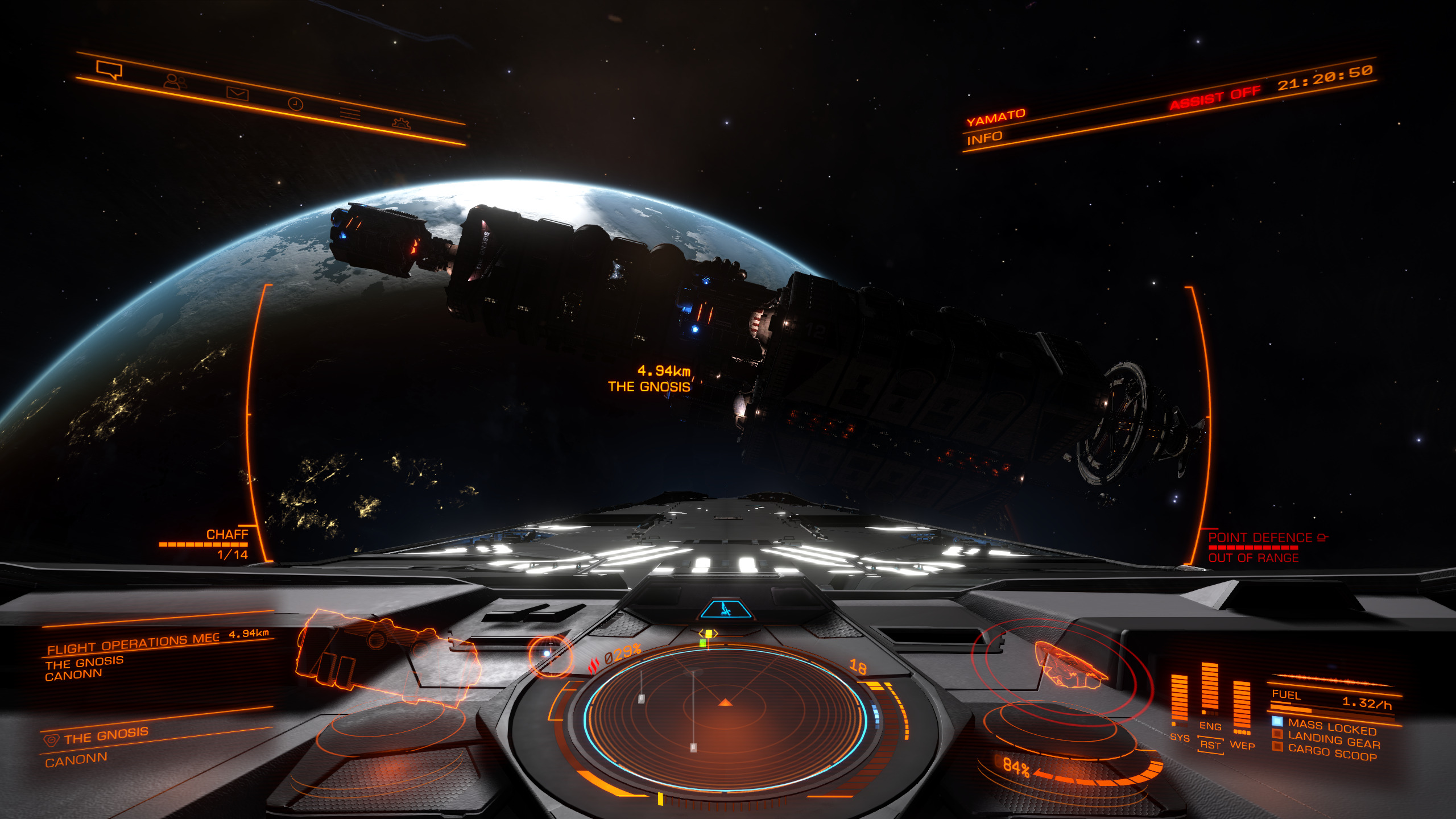Screen dimensions: 1456x819
Task: Toggle the ASSIST OFF flight indicator
Action: point(1215,97)
